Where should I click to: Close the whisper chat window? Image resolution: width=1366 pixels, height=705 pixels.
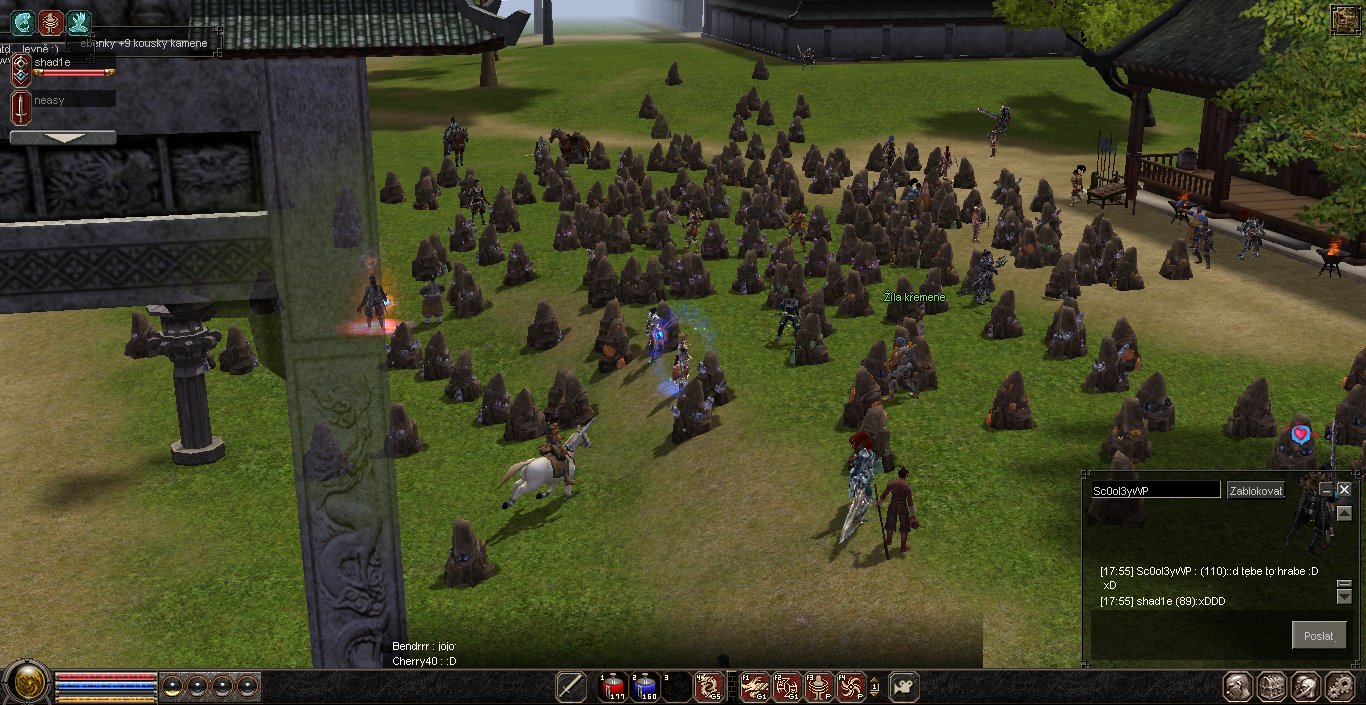click(1344, 490)
